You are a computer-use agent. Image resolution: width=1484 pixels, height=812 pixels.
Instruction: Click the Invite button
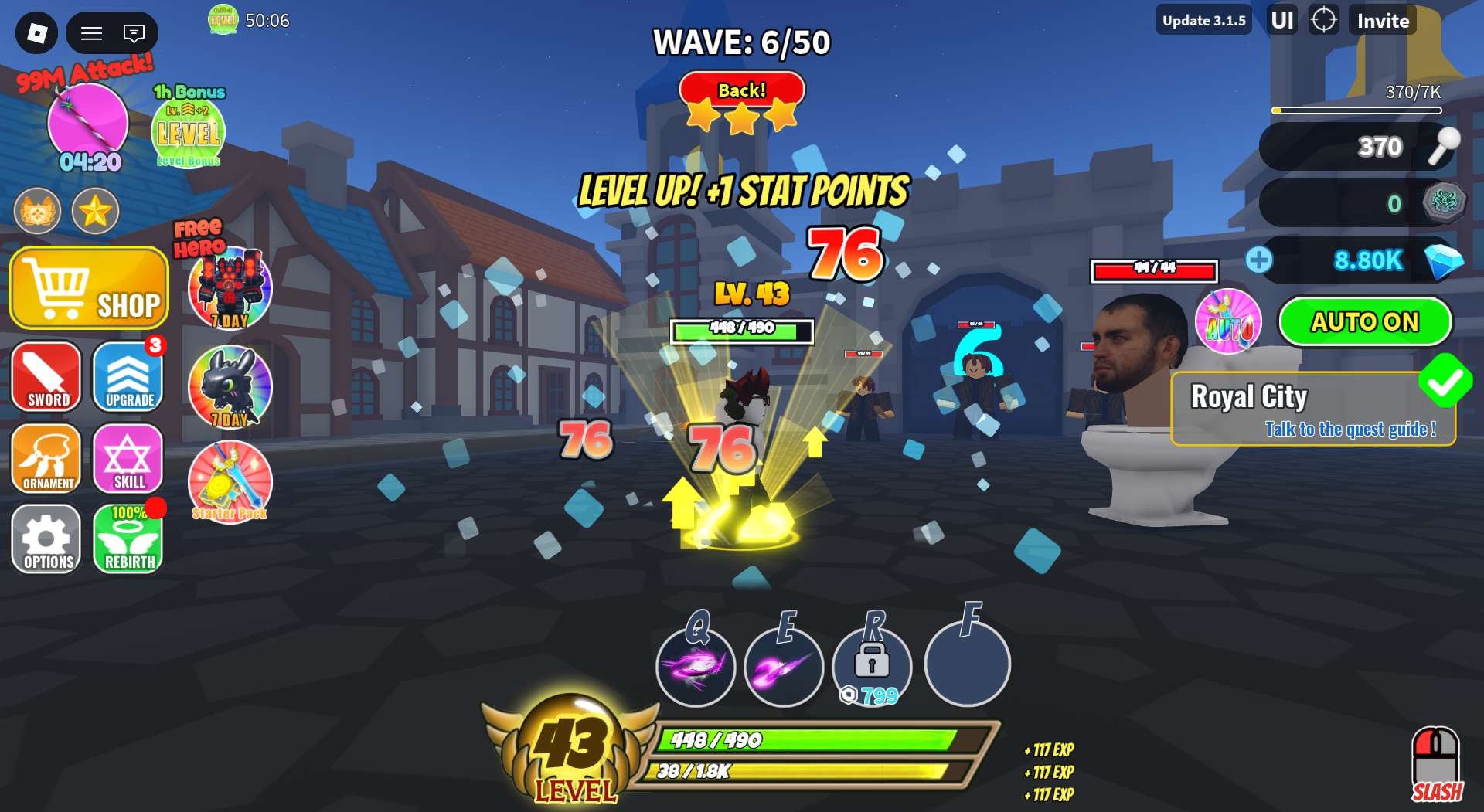coord(1383,21)
